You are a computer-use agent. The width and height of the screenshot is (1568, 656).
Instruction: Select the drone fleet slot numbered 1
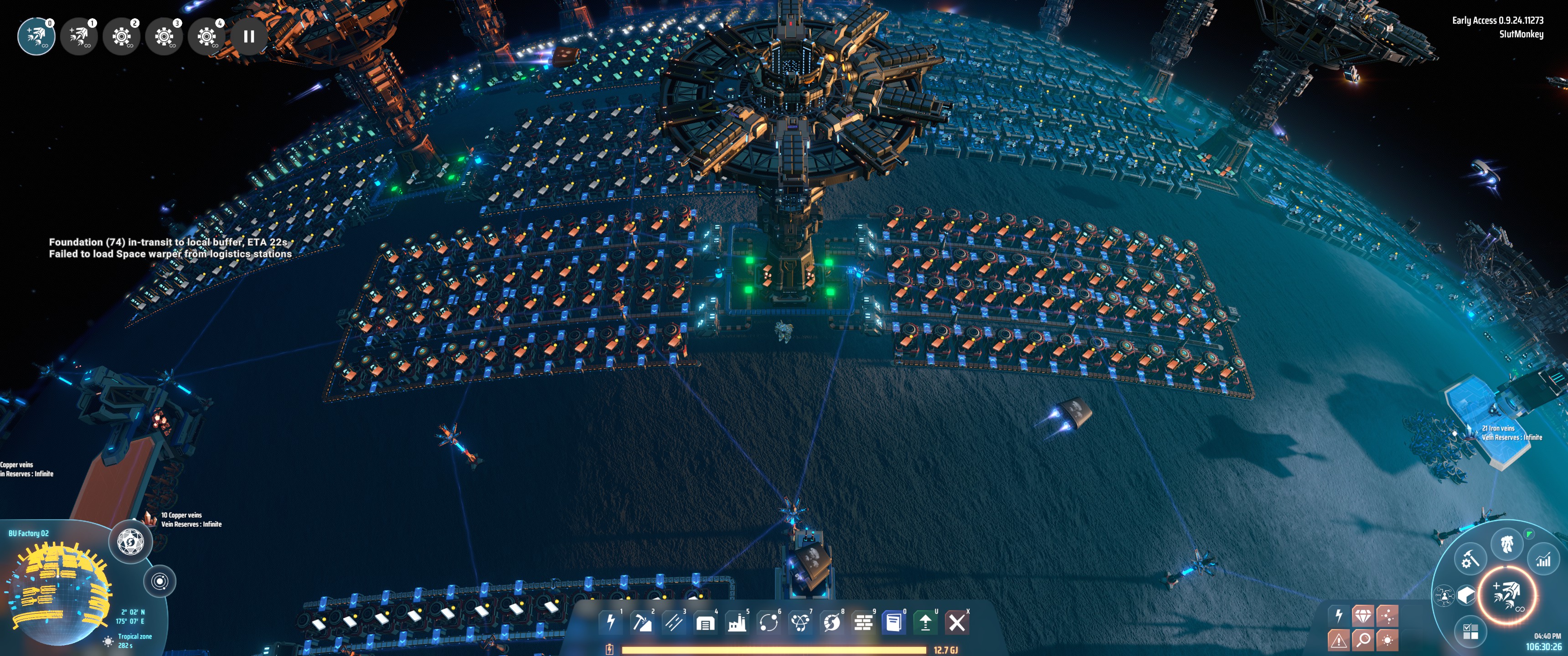point(79,36)
